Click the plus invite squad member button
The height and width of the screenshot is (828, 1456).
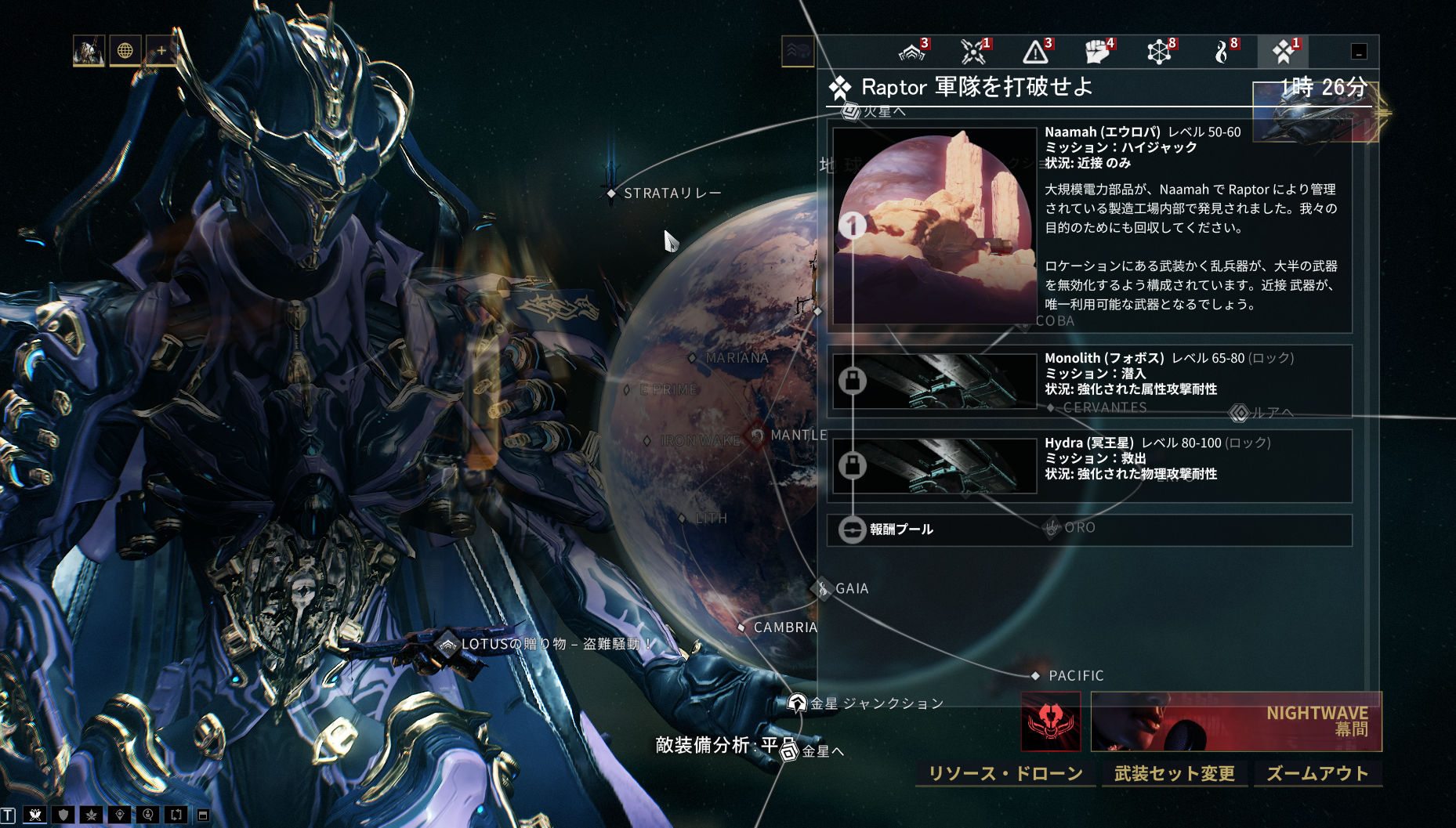point(161,51)
